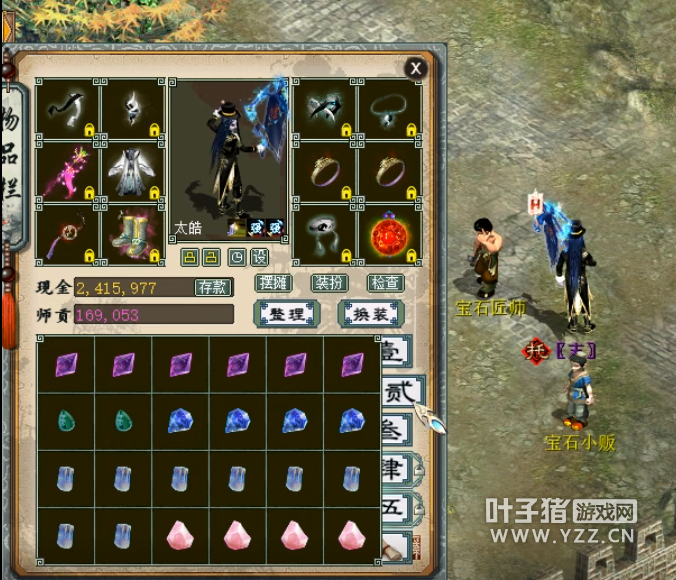This screenshot has width=676, height=580.
Task: Click the 设 settings button under portrait
Action: tap(259, 257)
